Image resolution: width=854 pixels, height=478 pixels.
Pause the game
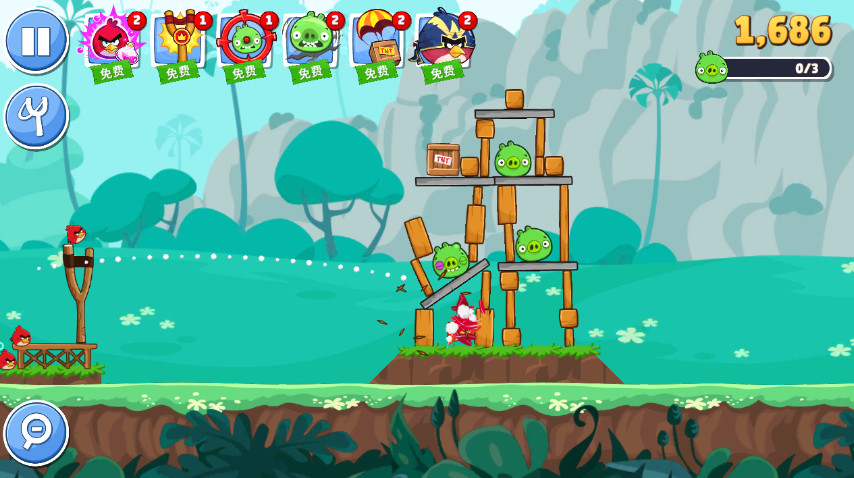click(x=36, y=41)
